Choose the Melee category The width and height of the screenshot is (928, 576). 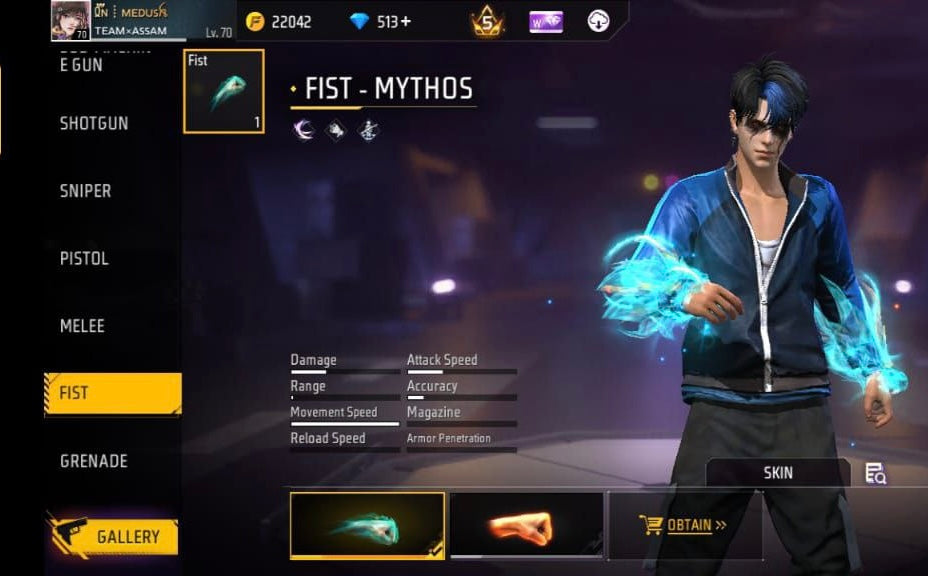(82, 326)
